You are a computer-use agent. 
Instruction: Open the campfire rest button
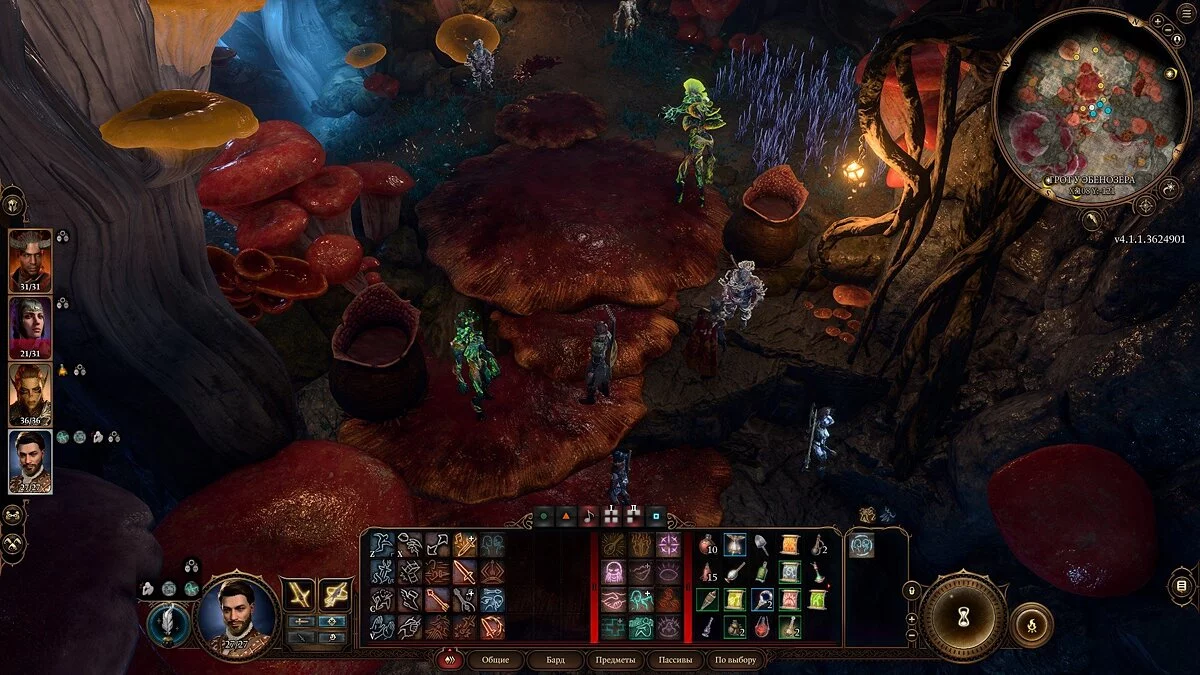1031,625
